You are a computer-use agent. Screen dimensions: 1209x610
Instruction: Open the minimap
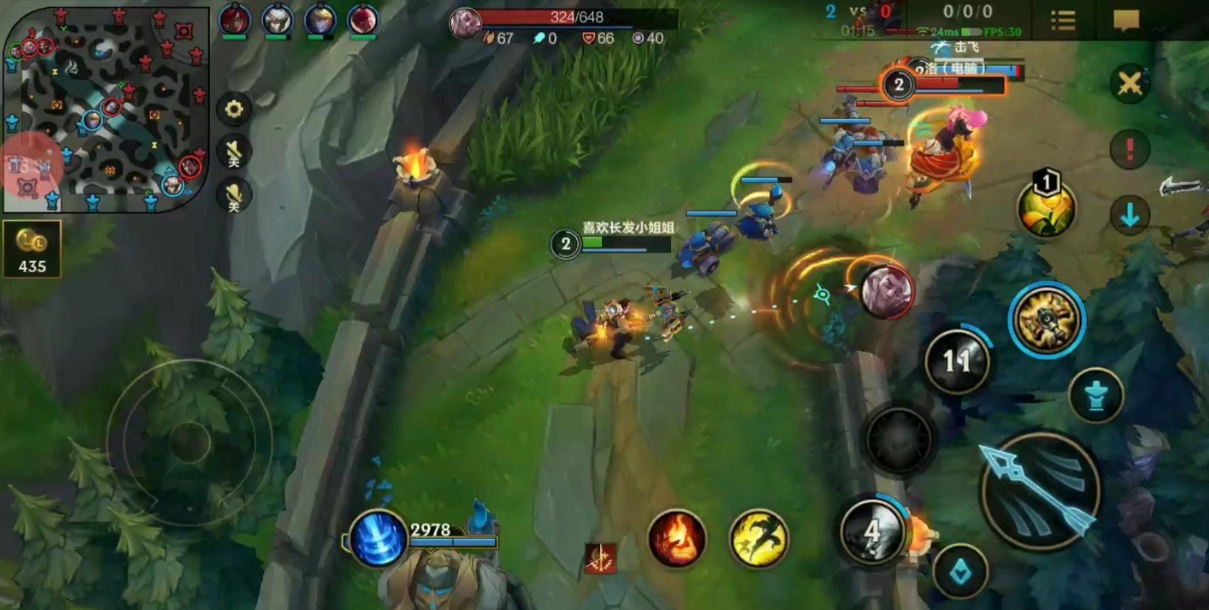tap(106, 107)
